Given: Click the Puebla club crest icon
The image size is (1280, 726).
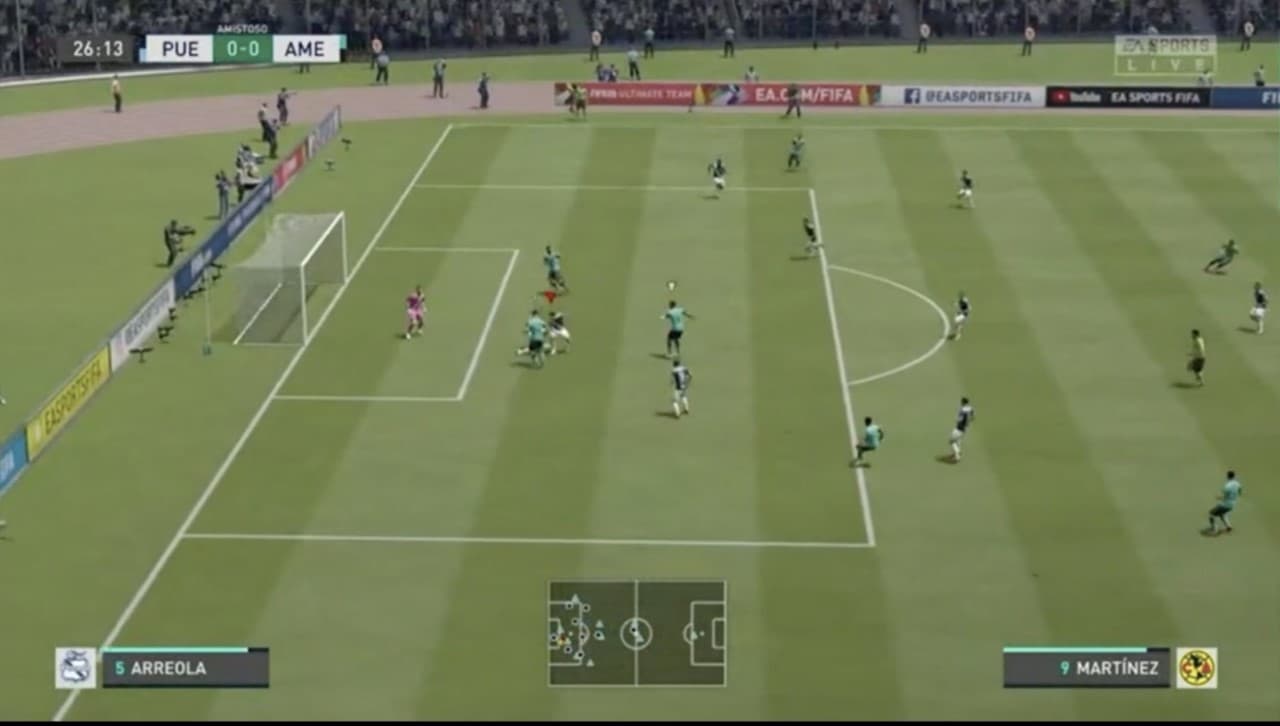Looking at the screenshot, I should pos(76,668).
